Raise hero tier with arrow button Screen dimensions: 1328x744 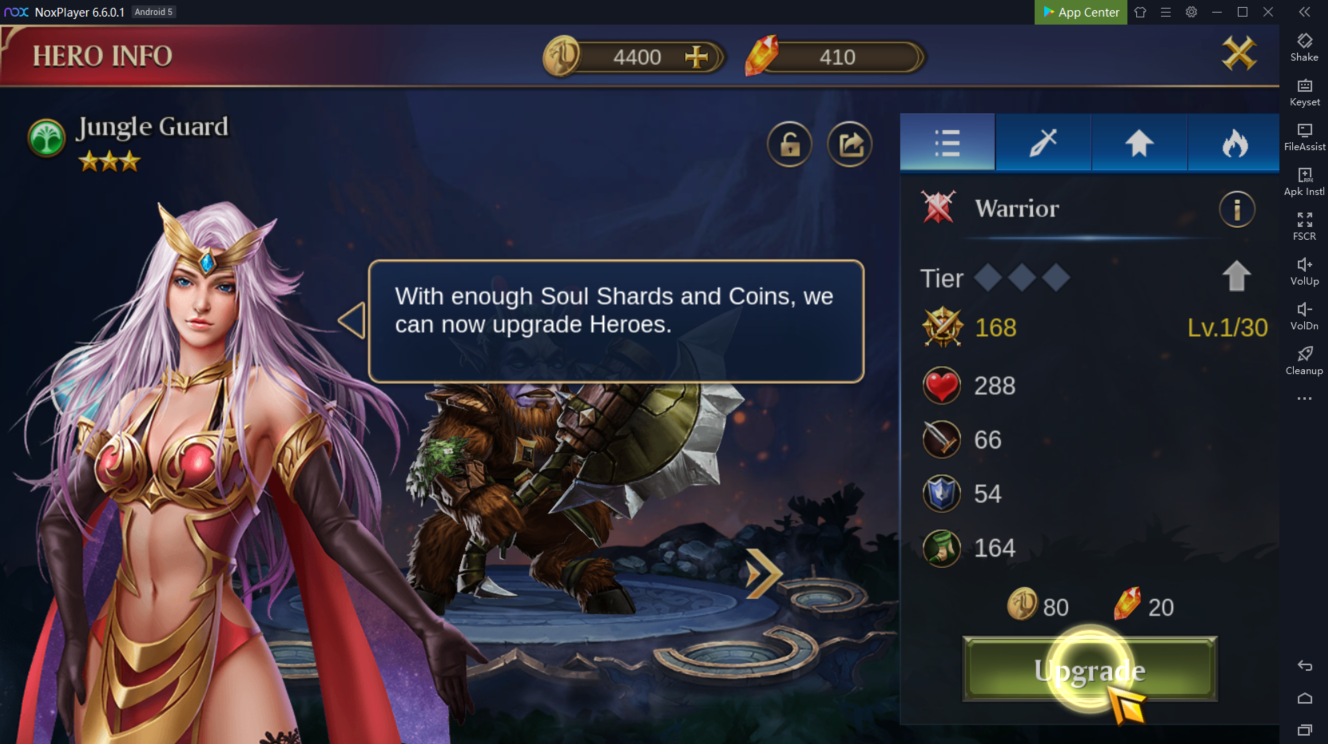[1236, 276]
